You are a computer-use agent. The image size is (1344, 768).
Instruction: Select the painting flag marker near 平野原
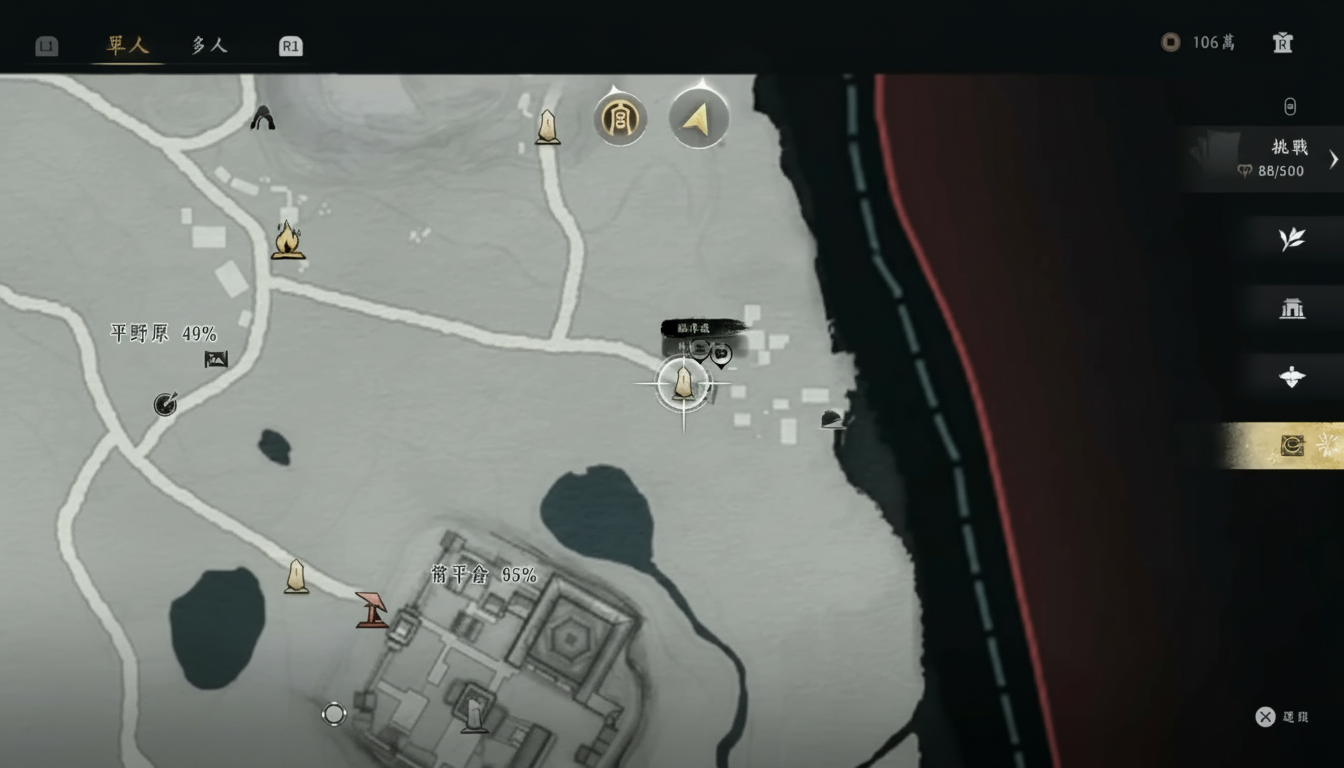218,357
